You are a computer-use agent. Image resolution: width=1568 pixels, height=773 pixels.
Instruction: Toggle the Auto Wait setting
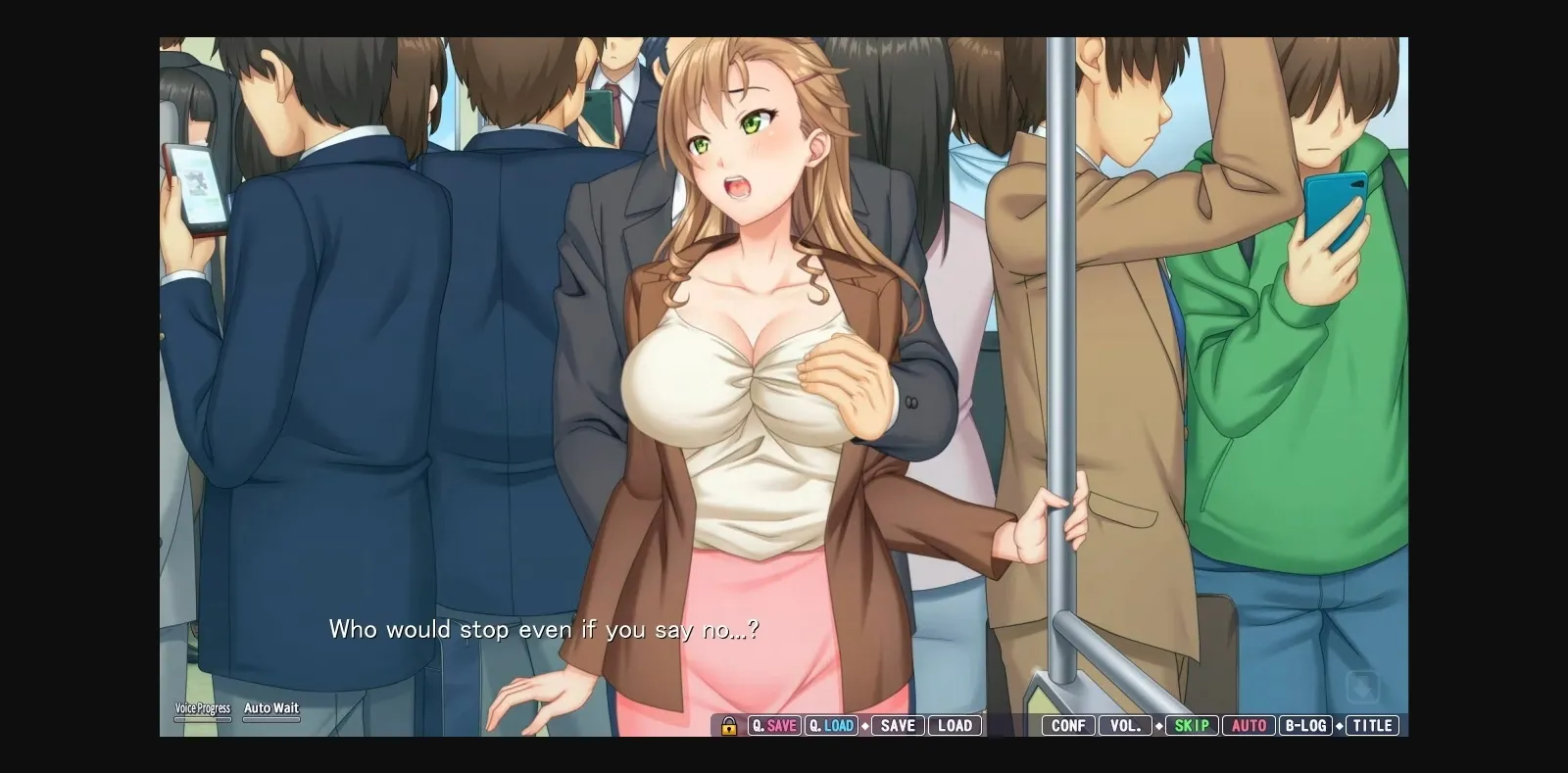coord(271,707)
